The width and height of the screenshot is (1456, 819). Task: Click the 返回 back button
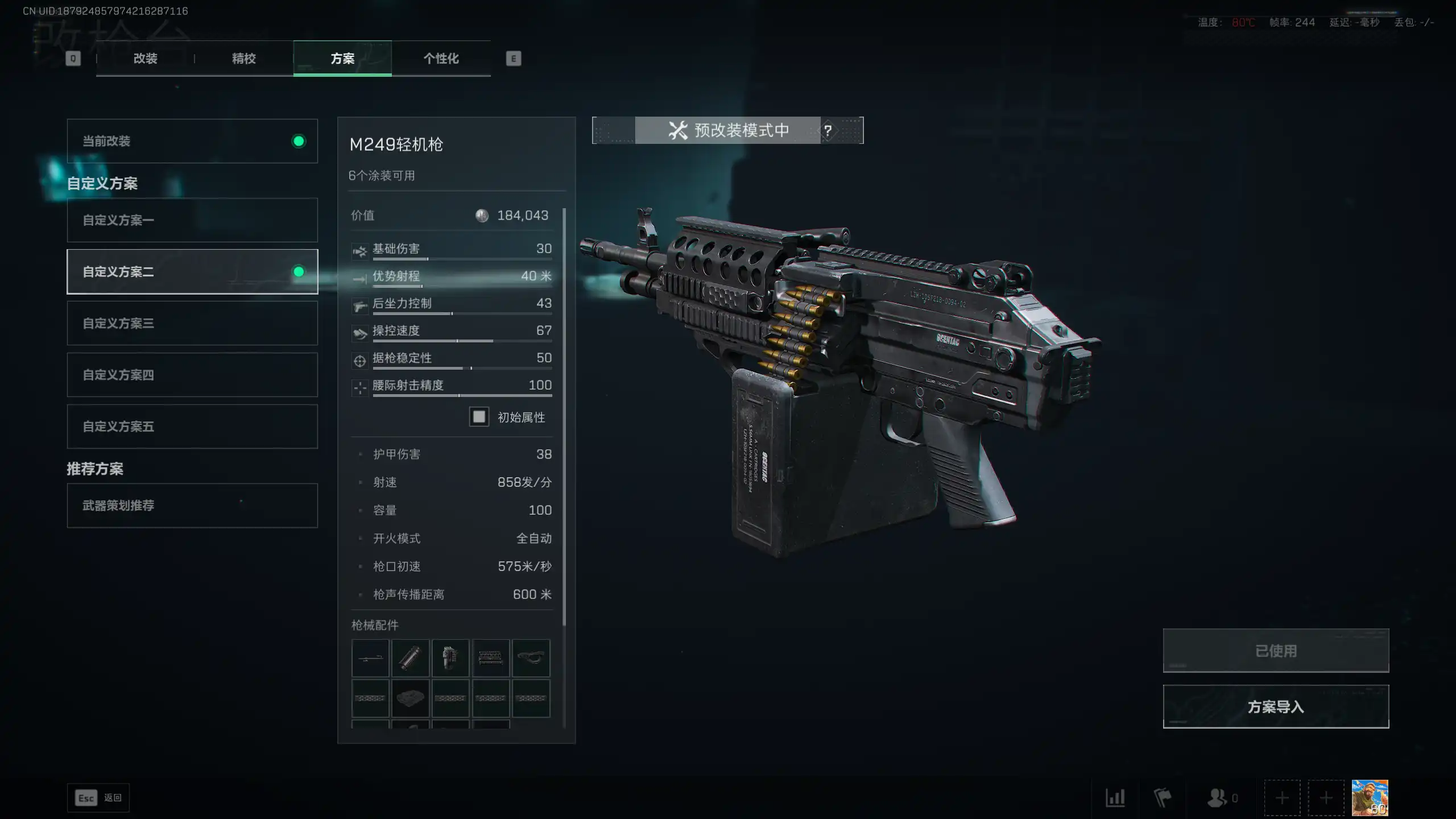(98, 798)
